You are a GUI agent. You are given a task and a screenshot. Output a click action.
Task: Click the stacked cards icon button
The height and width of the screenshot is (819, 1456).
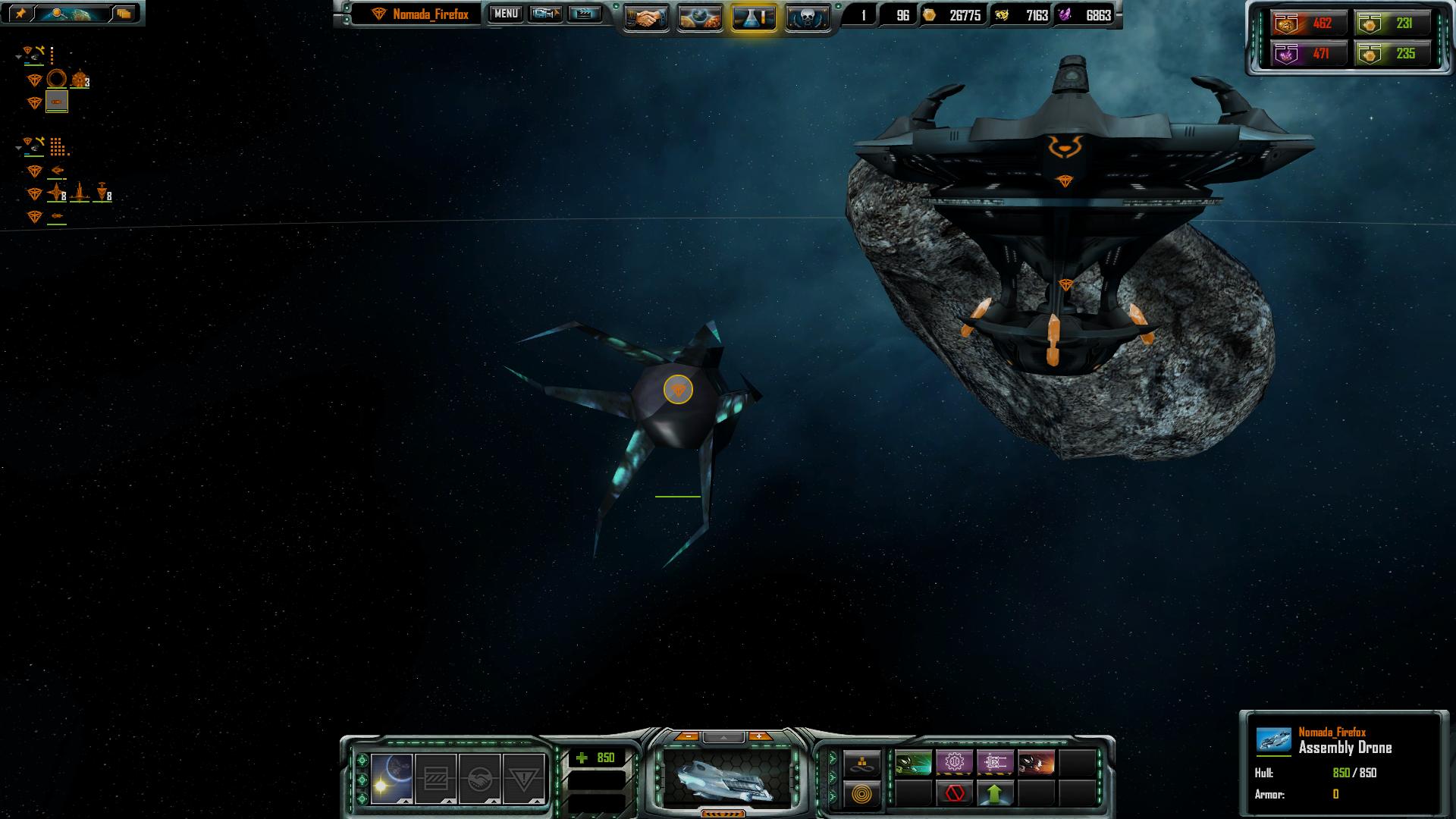(124, 13)
